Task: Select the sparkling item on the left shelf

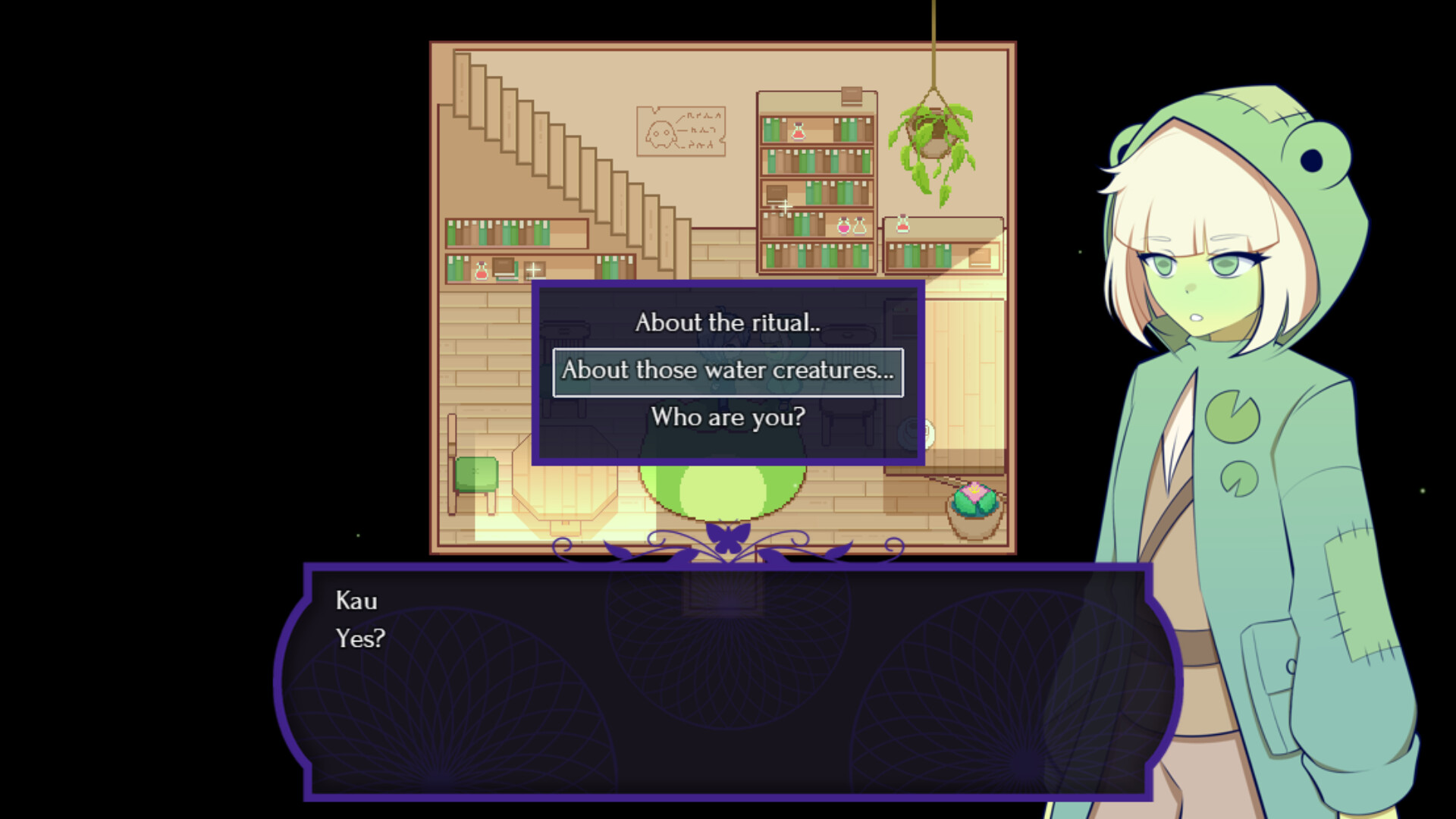Action: [533, 271]
